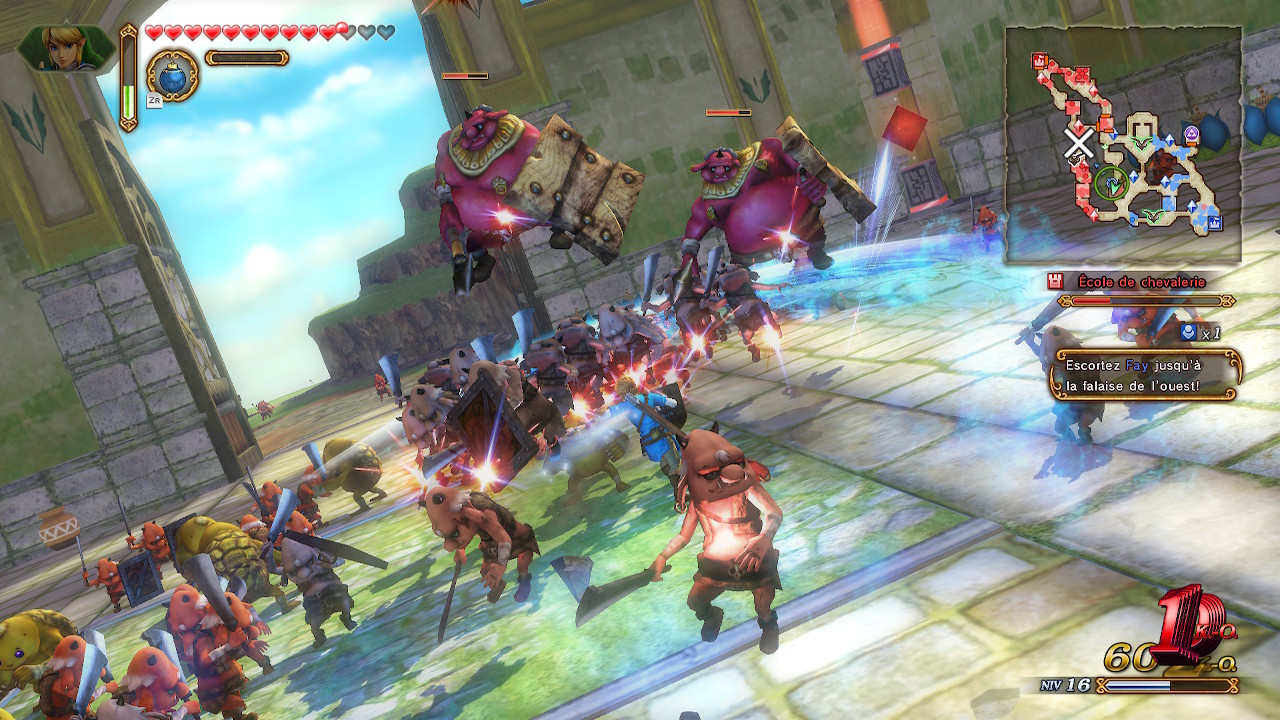Select the École de chevalerie keep label

tap(1140, 282)
